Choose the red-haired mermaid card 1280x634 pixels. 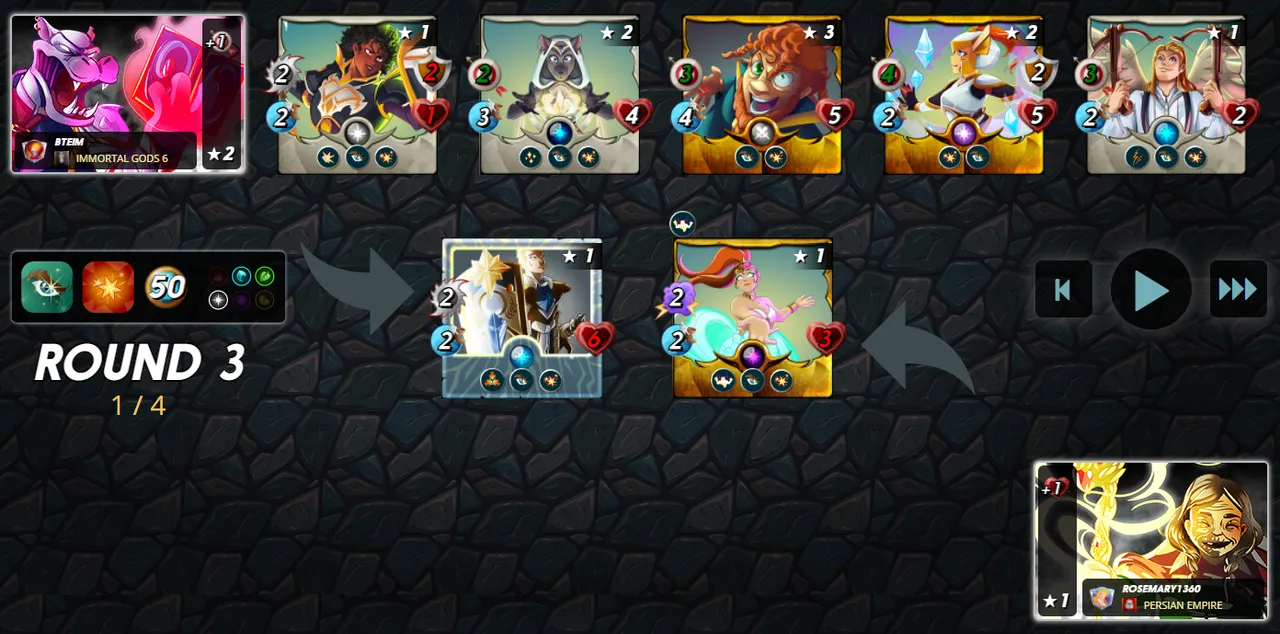(752, 318)
